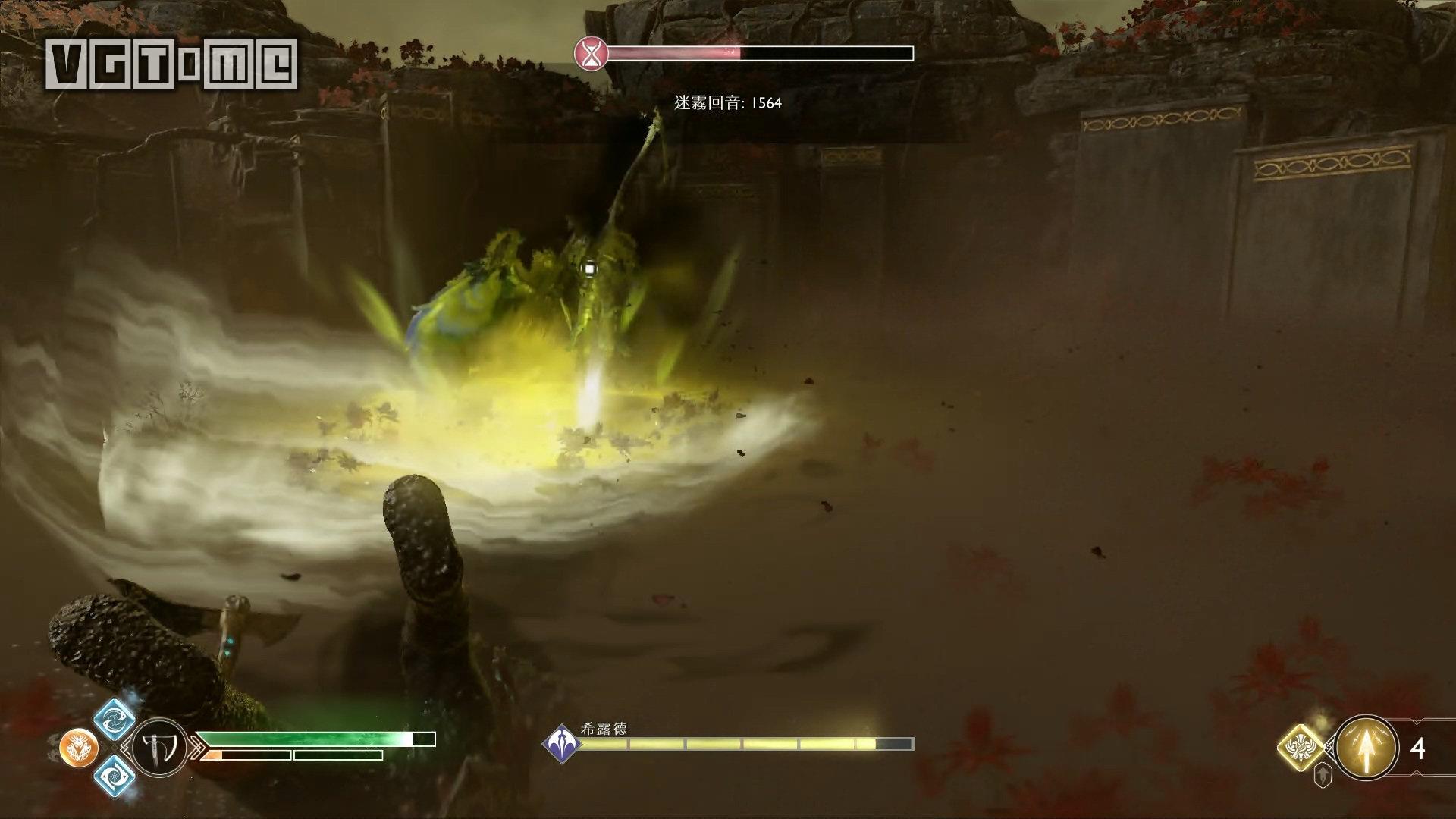The width and height of the screenshot is (1456, 819).
Task: Click the VGTime watermark logo
Action: 171,64
